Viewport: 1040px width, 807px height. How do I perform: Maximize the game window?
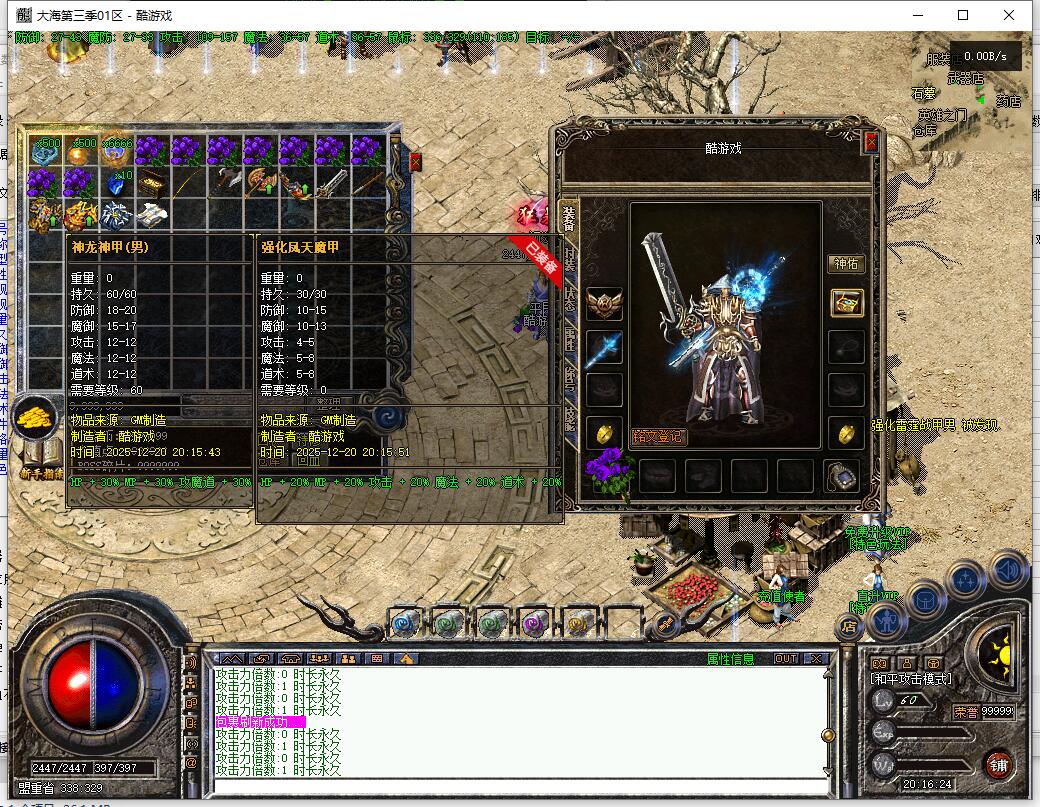coord(963,15)
